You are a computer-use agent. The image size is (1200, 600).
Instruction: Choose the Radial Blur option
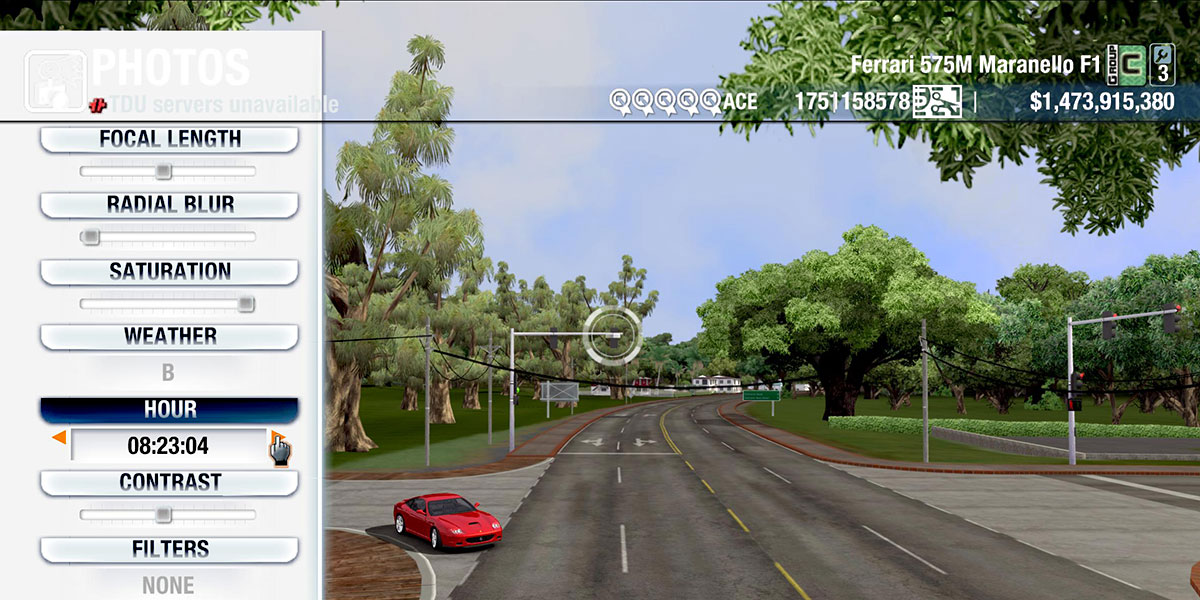pyautogui.click(x=169, y=205)
